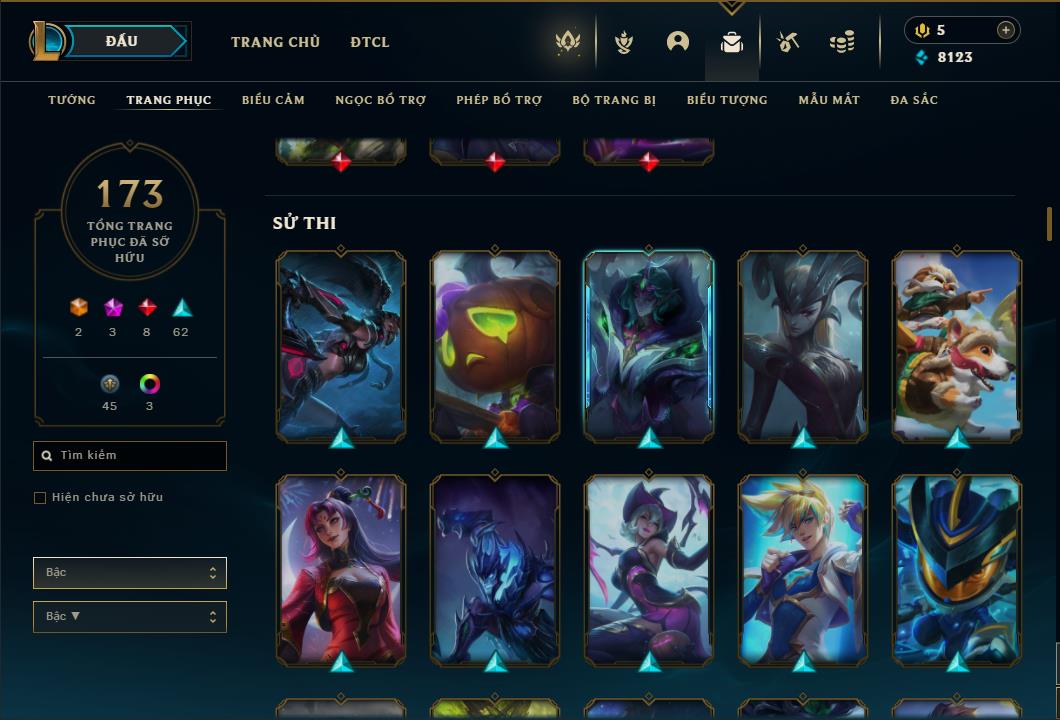
Task: Choose the corgi rider skin card
Action: pyautogui.click(x=957, y=345)
